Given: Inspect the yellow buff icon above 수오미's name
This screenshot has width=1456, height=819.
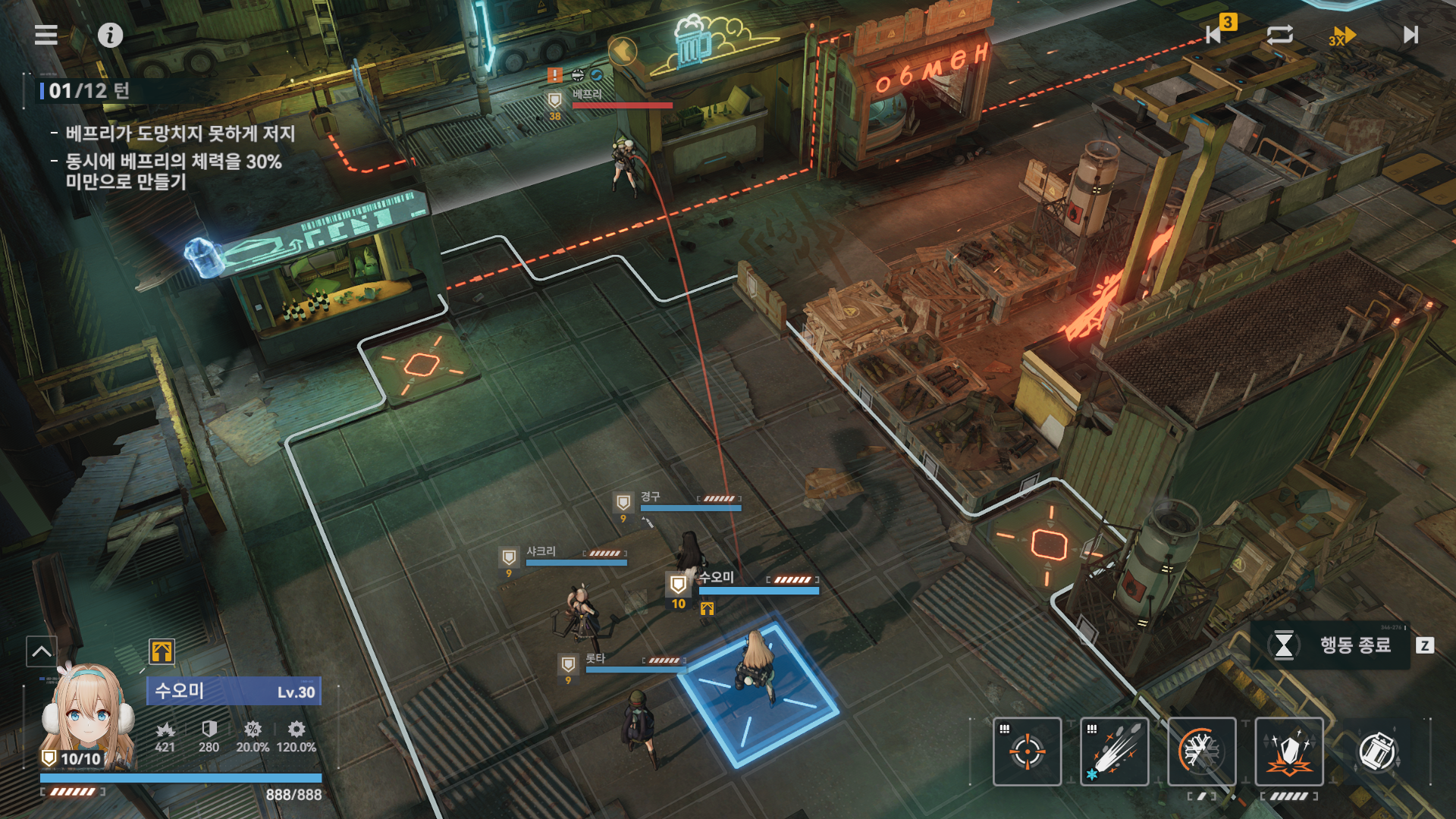Looking at the screenshot, I should (x=162, y=651).
